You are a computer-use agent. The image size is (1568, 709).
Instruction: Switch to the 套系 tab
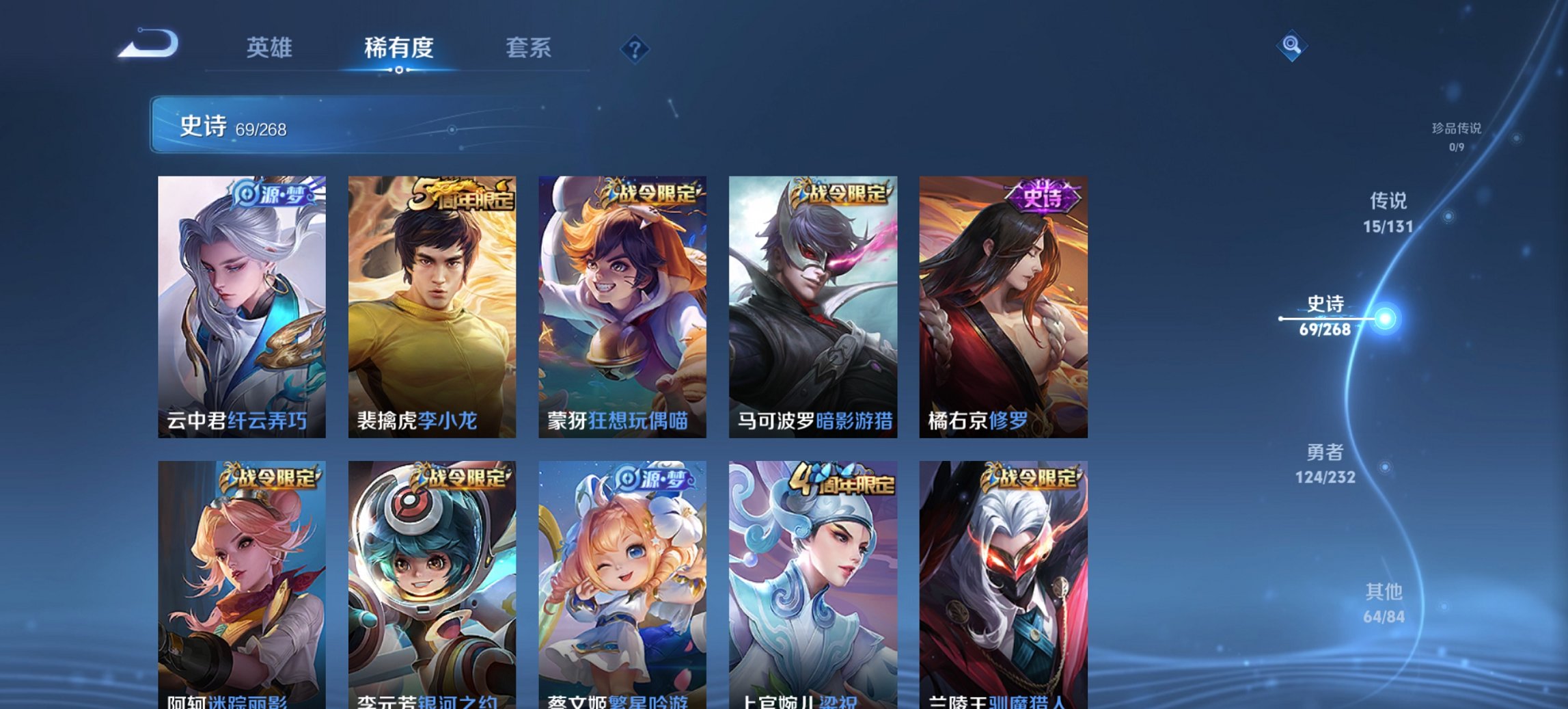[529, 48]
